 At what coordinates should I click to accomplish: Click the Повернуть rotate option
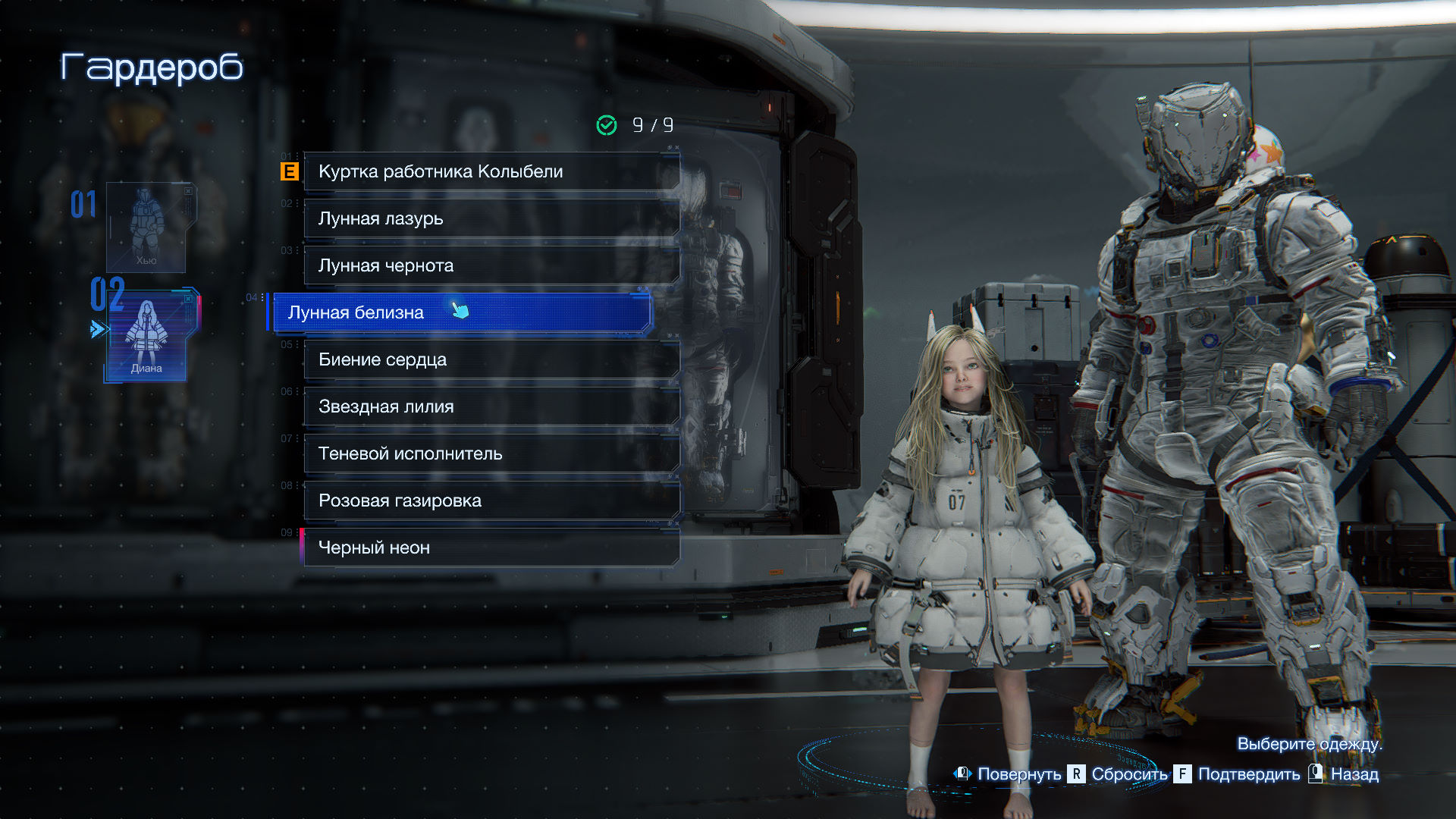1018,774
